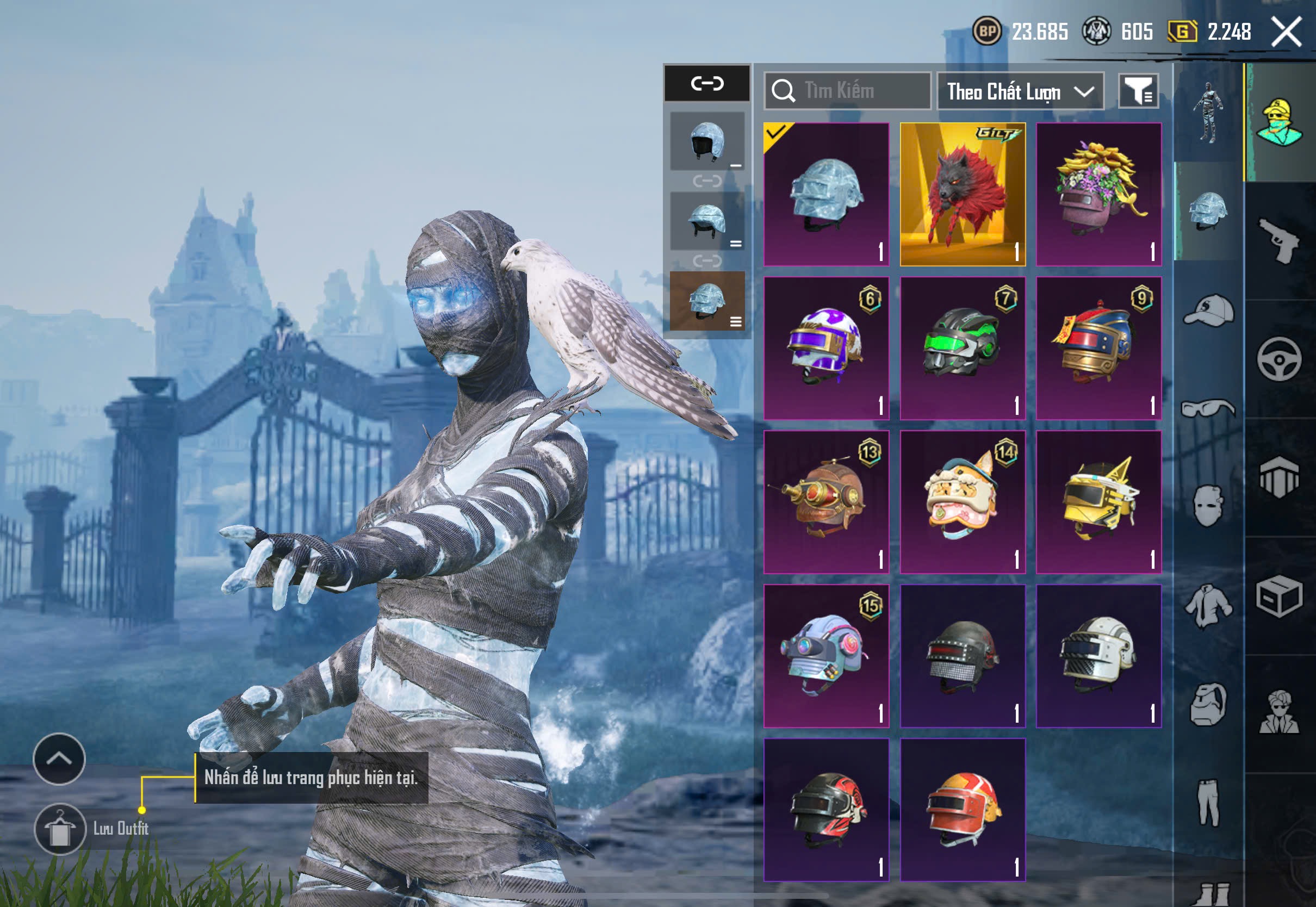Select the lion dance level 14 helmet
The height and width of the screenshot is (907, 1316).
tap(963, 502)
